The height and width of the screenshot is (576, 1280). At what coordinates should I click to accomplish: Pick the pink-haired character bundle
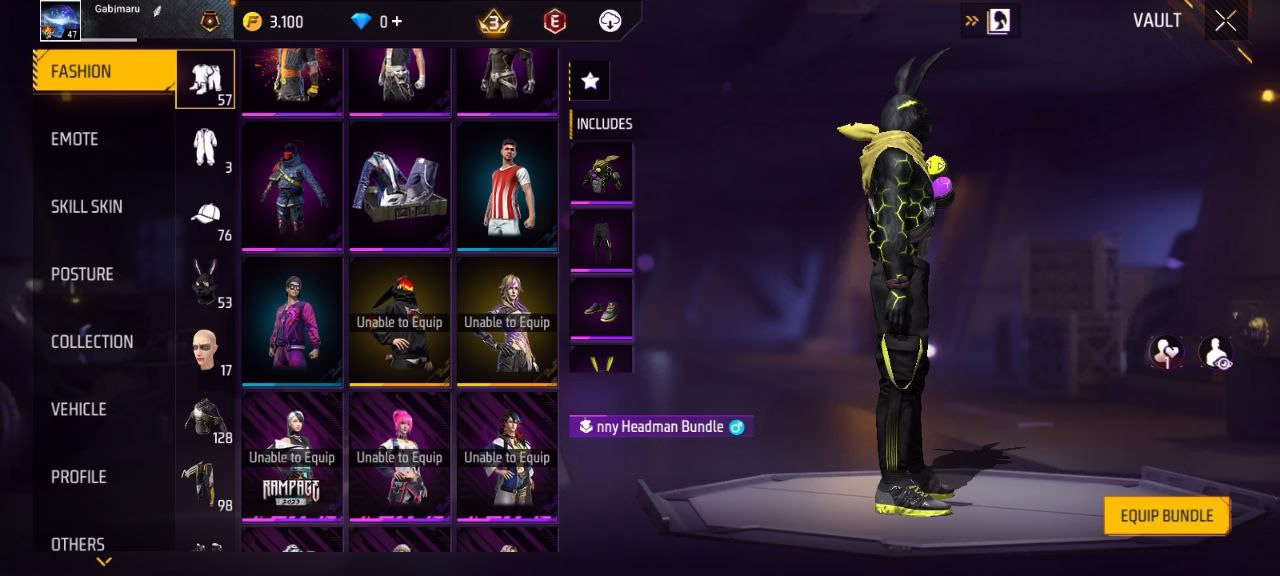(x=399, y=457)
